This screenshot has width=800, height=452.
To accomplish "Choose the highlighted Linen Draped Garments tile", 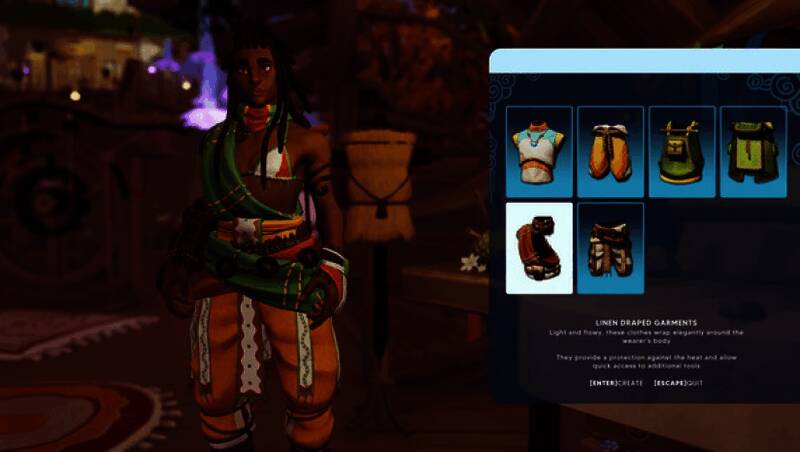I will pos(539,248).
